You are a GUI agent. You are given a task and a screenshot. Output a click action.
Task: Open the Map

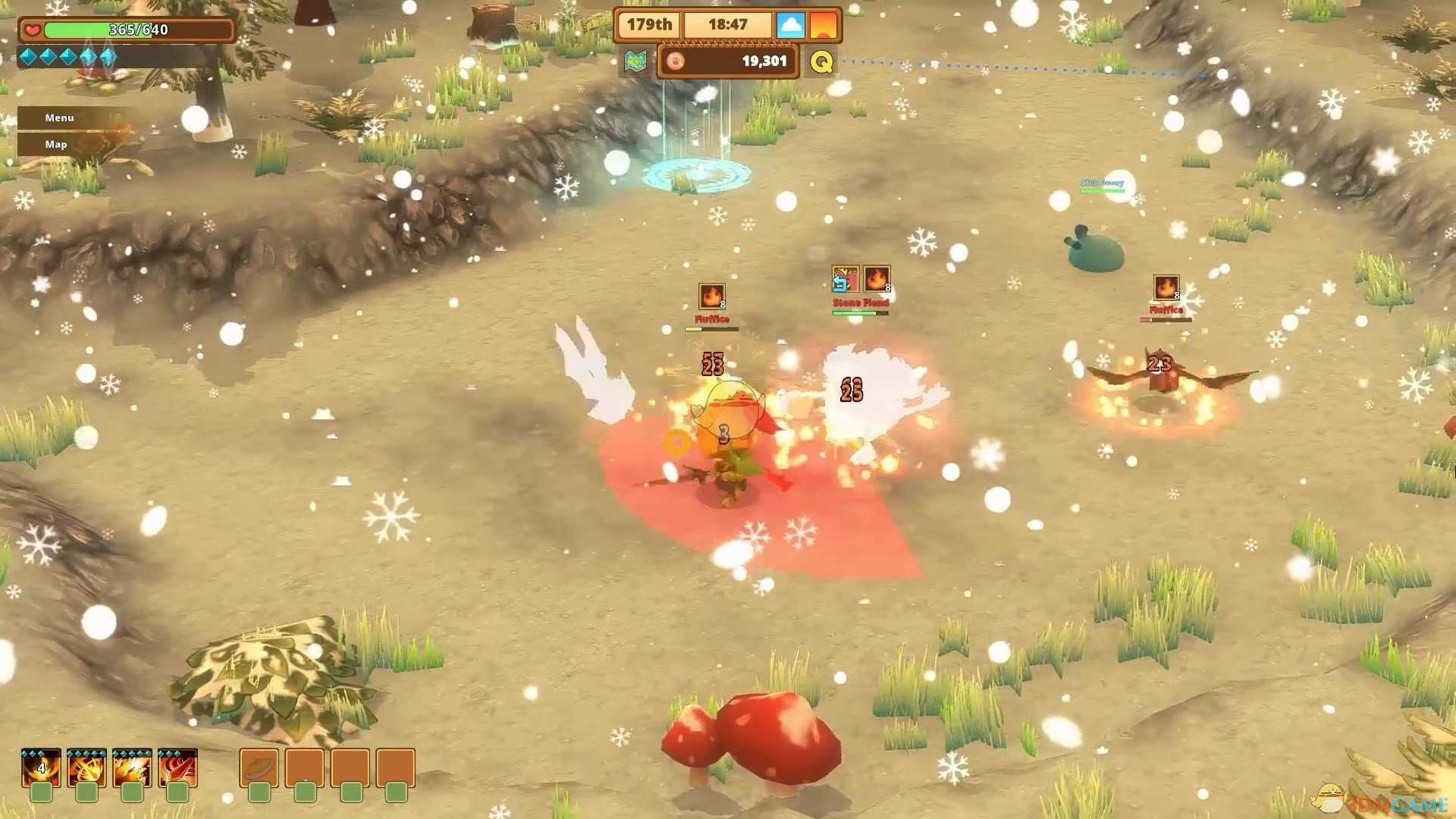[55, 143]
